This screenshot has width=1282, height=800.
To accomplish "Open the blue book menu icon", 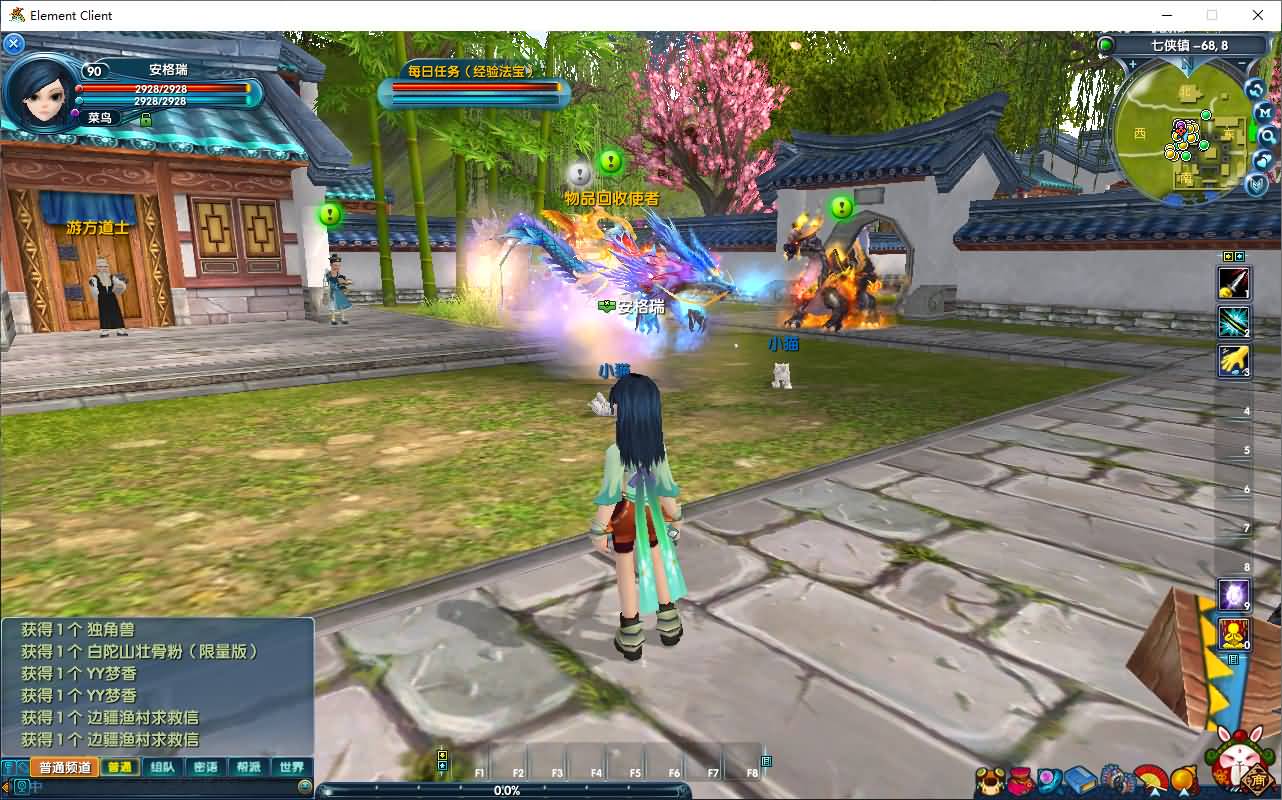I will pos(1079,779).
